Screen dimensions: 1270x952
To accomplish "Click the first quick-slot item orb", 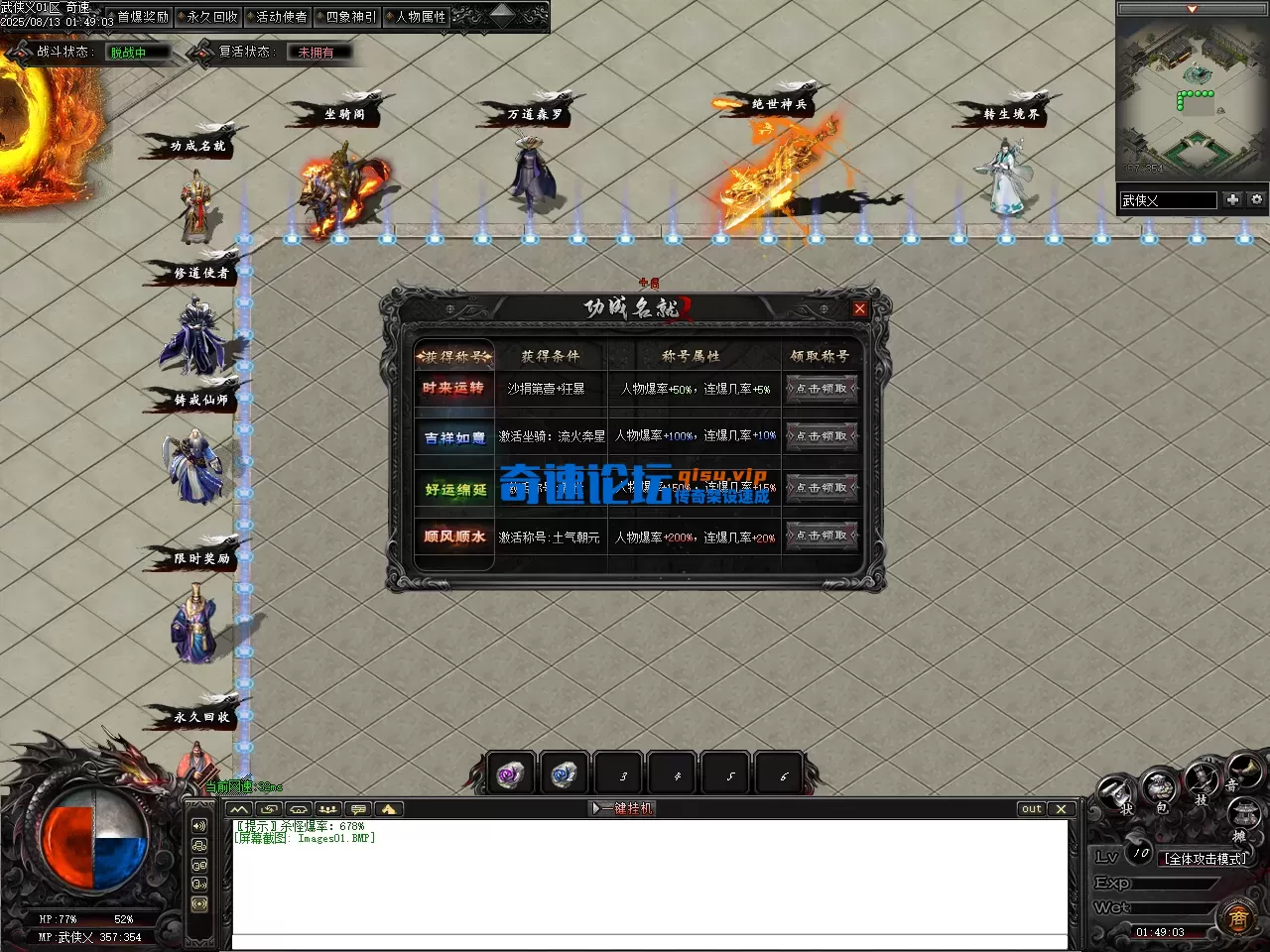I will pyautogui.click(x=511, y=773).
